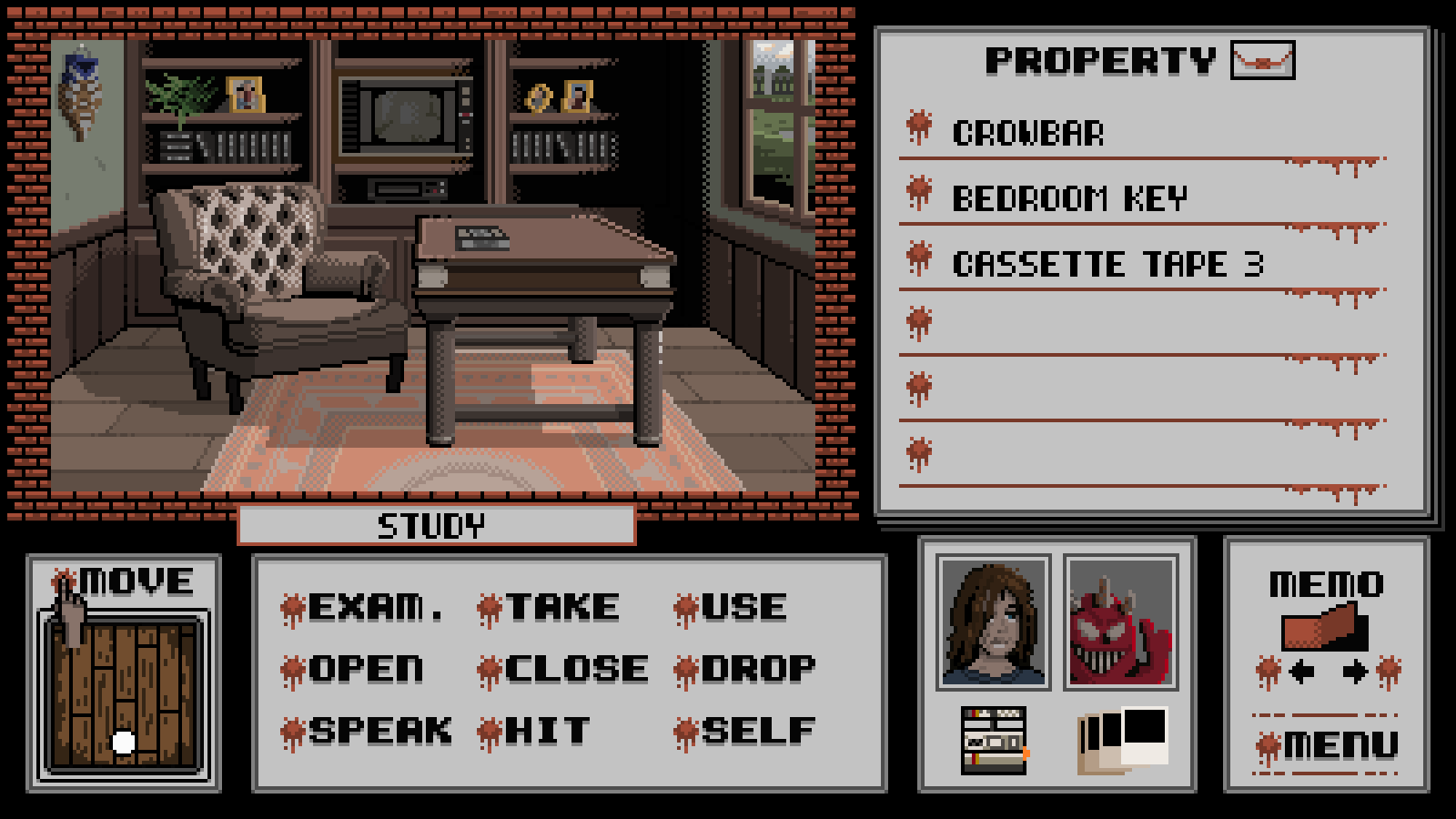Select the SPEAK verb
Screen dimensions: 1456x819
[379, 731]
